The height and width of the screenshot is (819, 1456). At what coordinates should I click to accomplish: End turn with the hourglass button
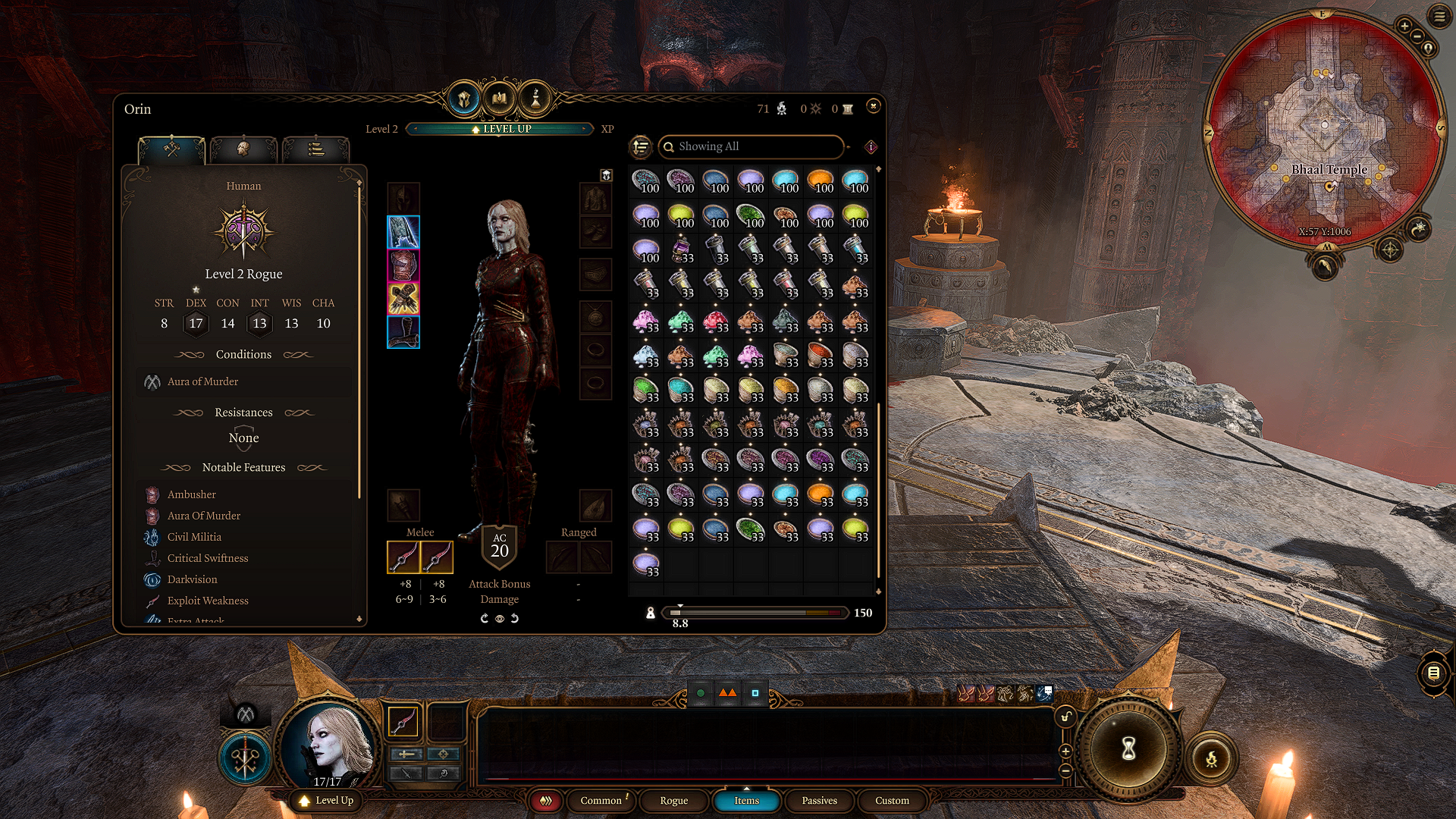point(1128,750)
